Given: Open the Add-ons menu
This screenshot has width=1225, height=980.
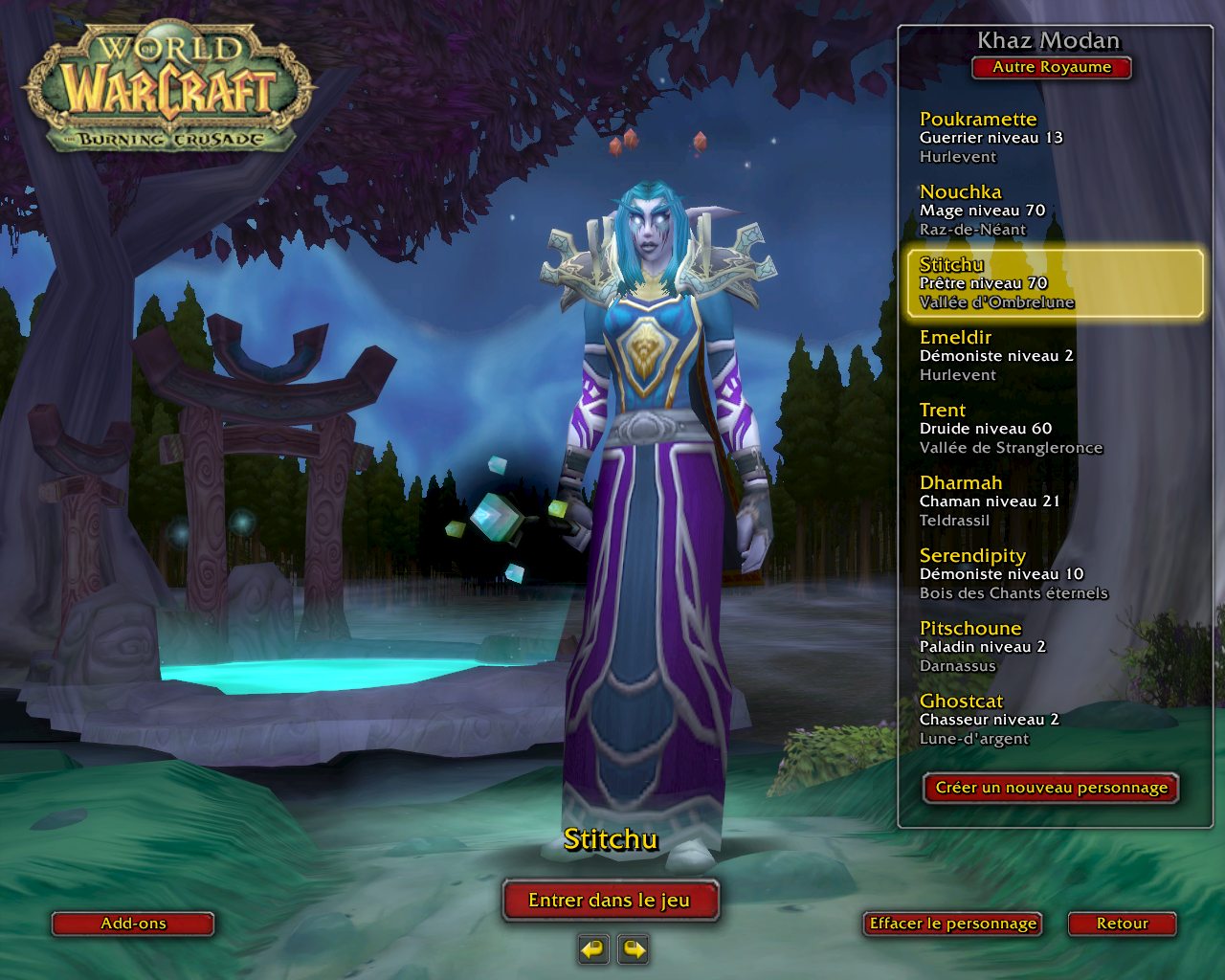Looking at the screenshot, I should (x=133, y=924).
